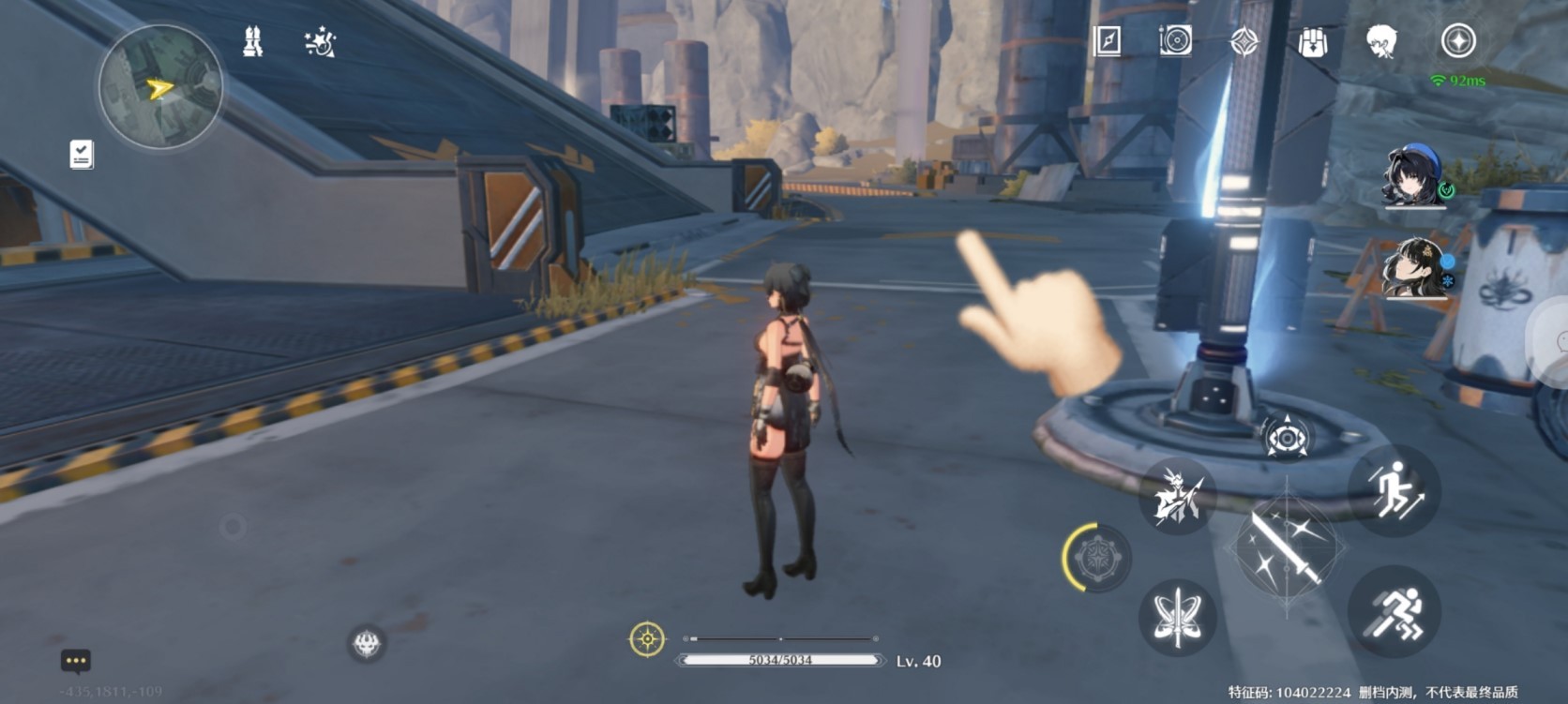This screenshot has height=704, width=1568.
Task: Tap the jump button
Action: coord(1395,491)
